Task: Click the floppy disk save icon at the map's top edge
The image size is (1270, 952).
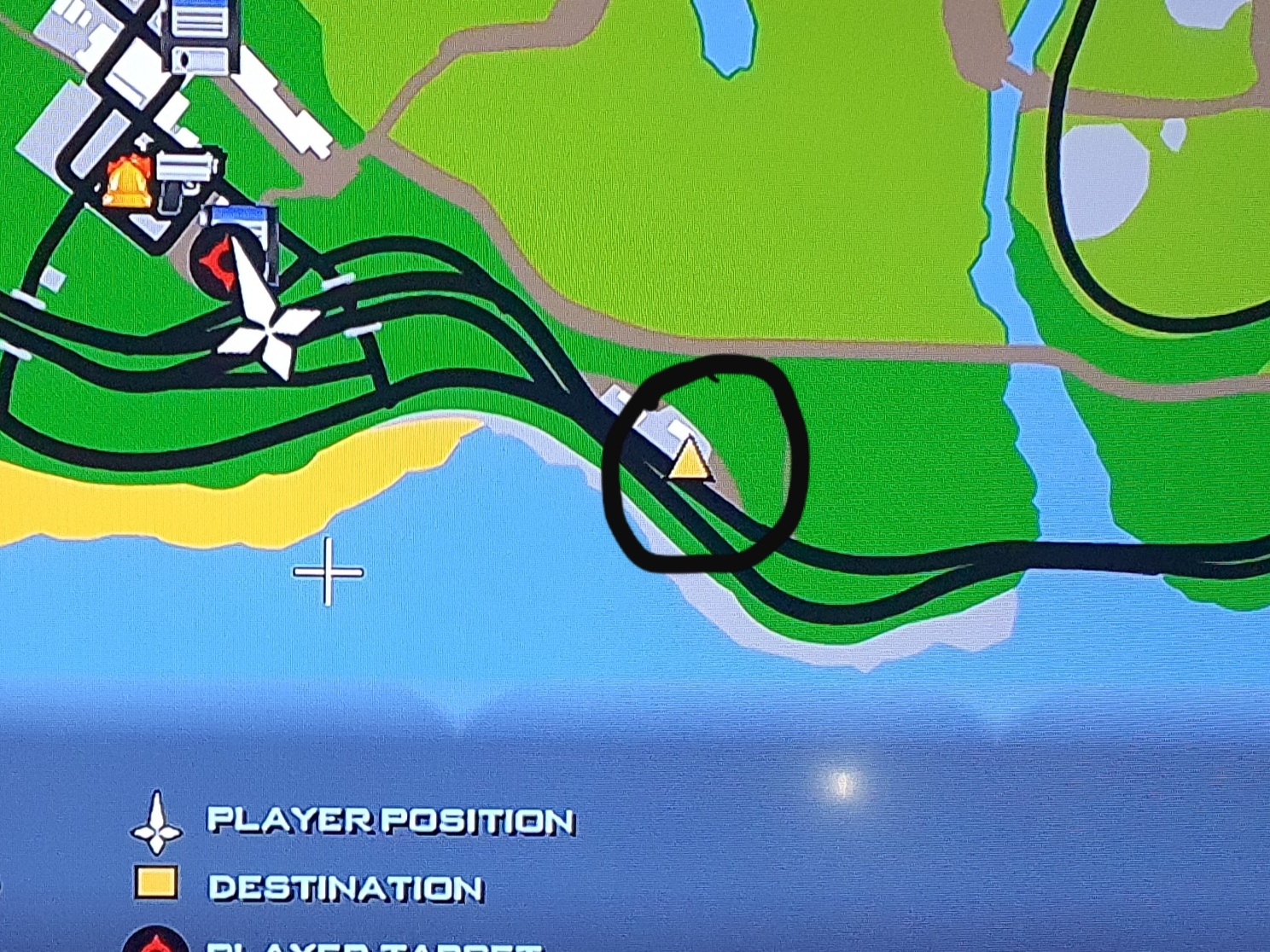Action: coord(201,34)
